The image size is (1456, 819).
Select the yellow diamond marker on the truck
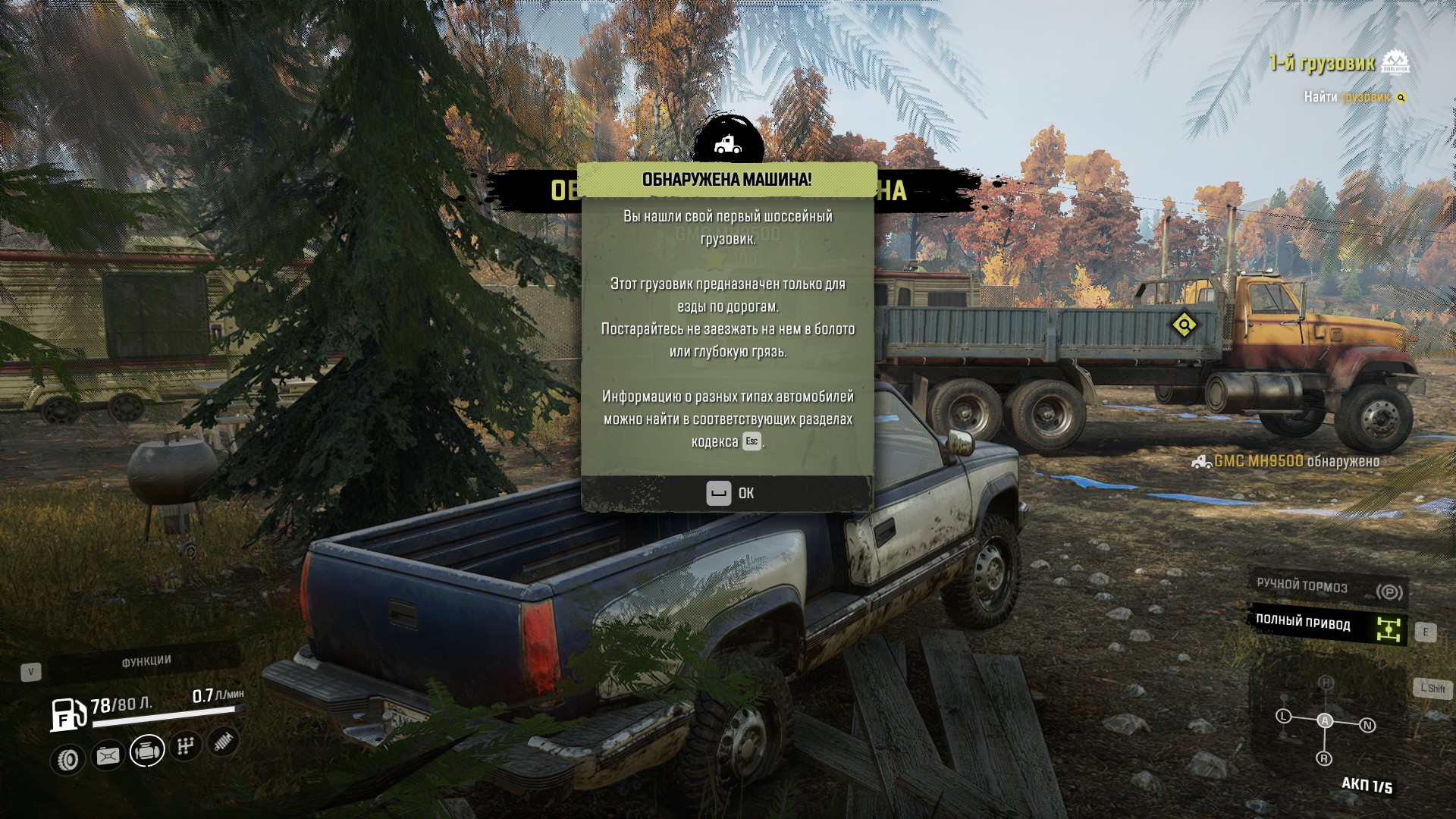(x=1184, y=325)
